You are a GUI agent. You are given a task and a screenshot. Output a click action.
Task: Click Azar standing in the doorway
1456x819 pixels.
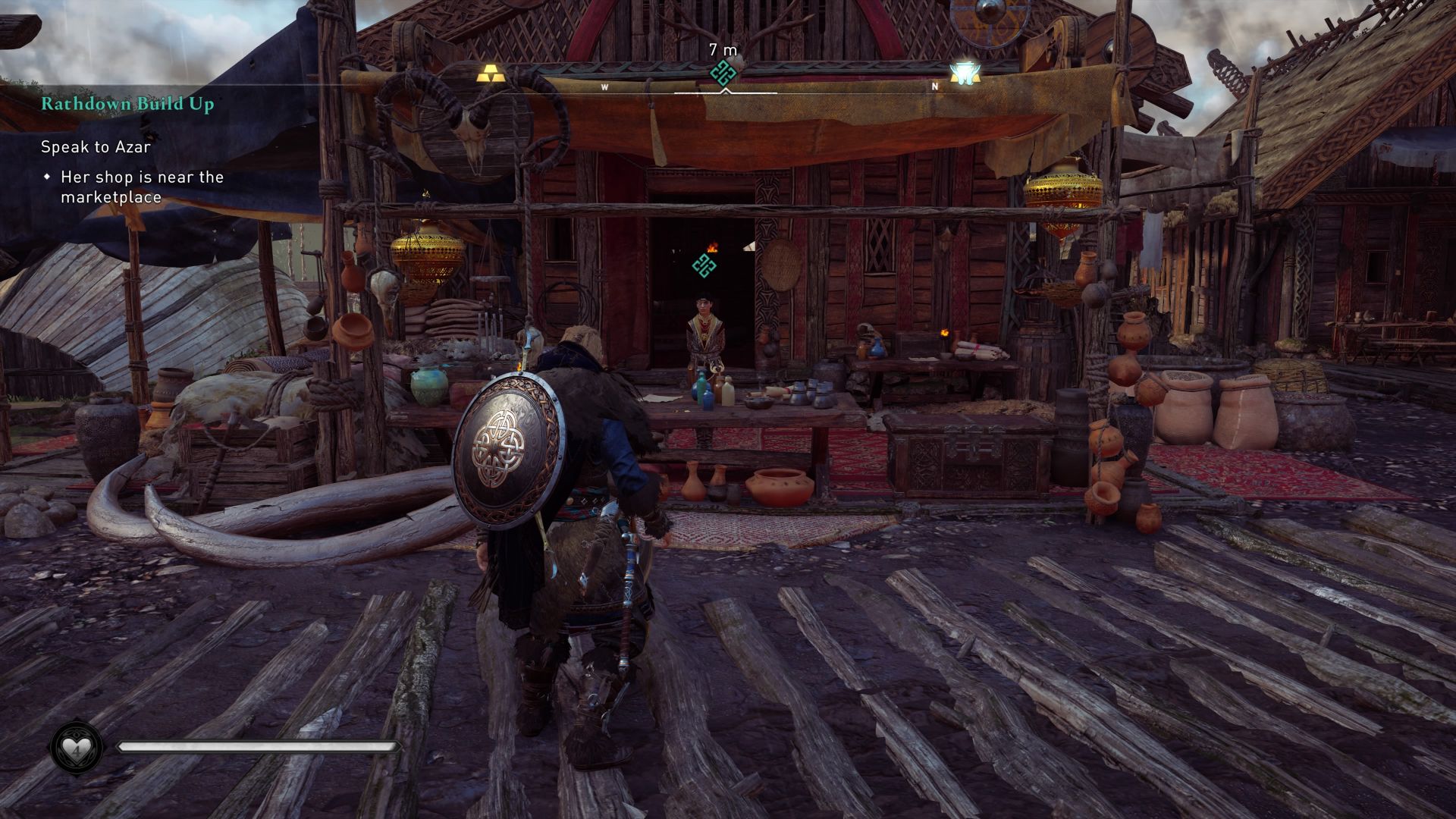coord(704,326)
